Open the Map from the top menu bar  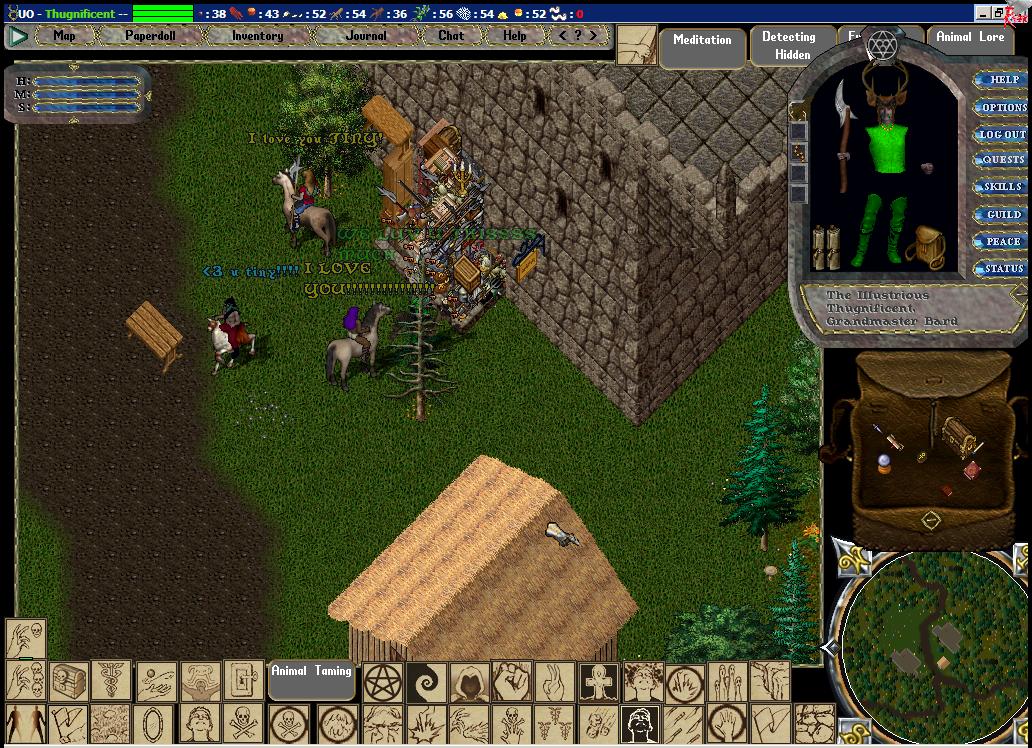coord(64,36)
